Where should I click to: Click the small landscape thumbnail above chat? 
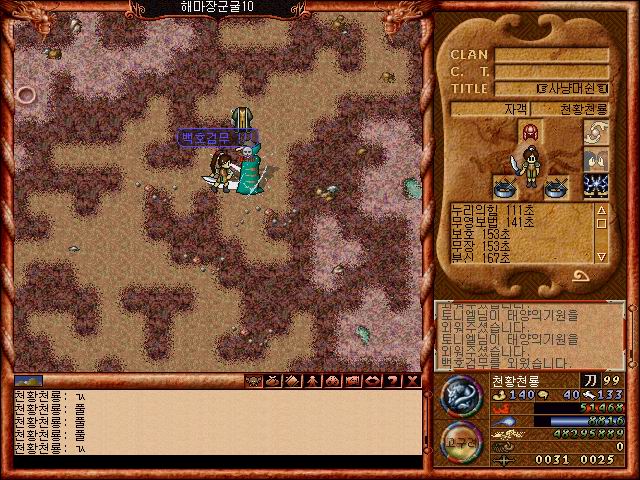click(28, 380)
